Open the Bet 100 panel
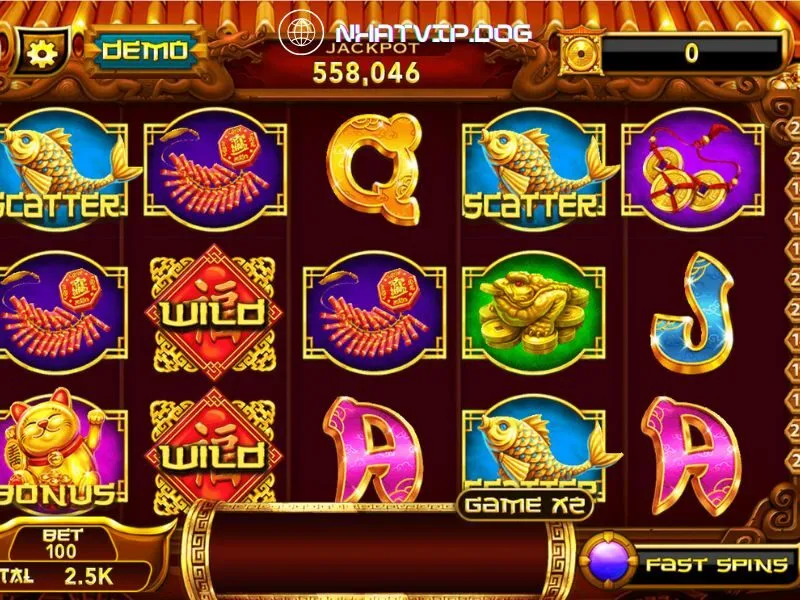The height and width of the screenshot is (600, 800). pyautogui.click(x=62, y=544)
